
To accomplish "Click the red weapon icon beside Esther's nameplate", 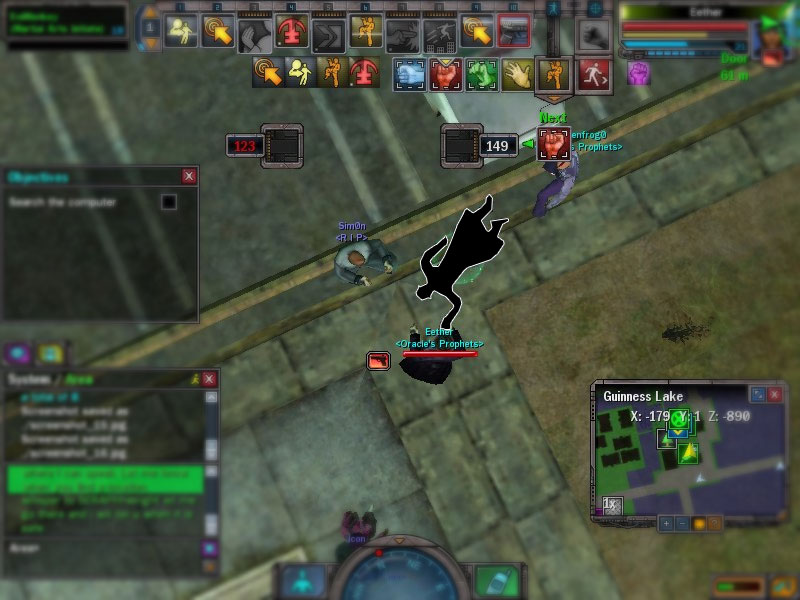I will 379,360.
